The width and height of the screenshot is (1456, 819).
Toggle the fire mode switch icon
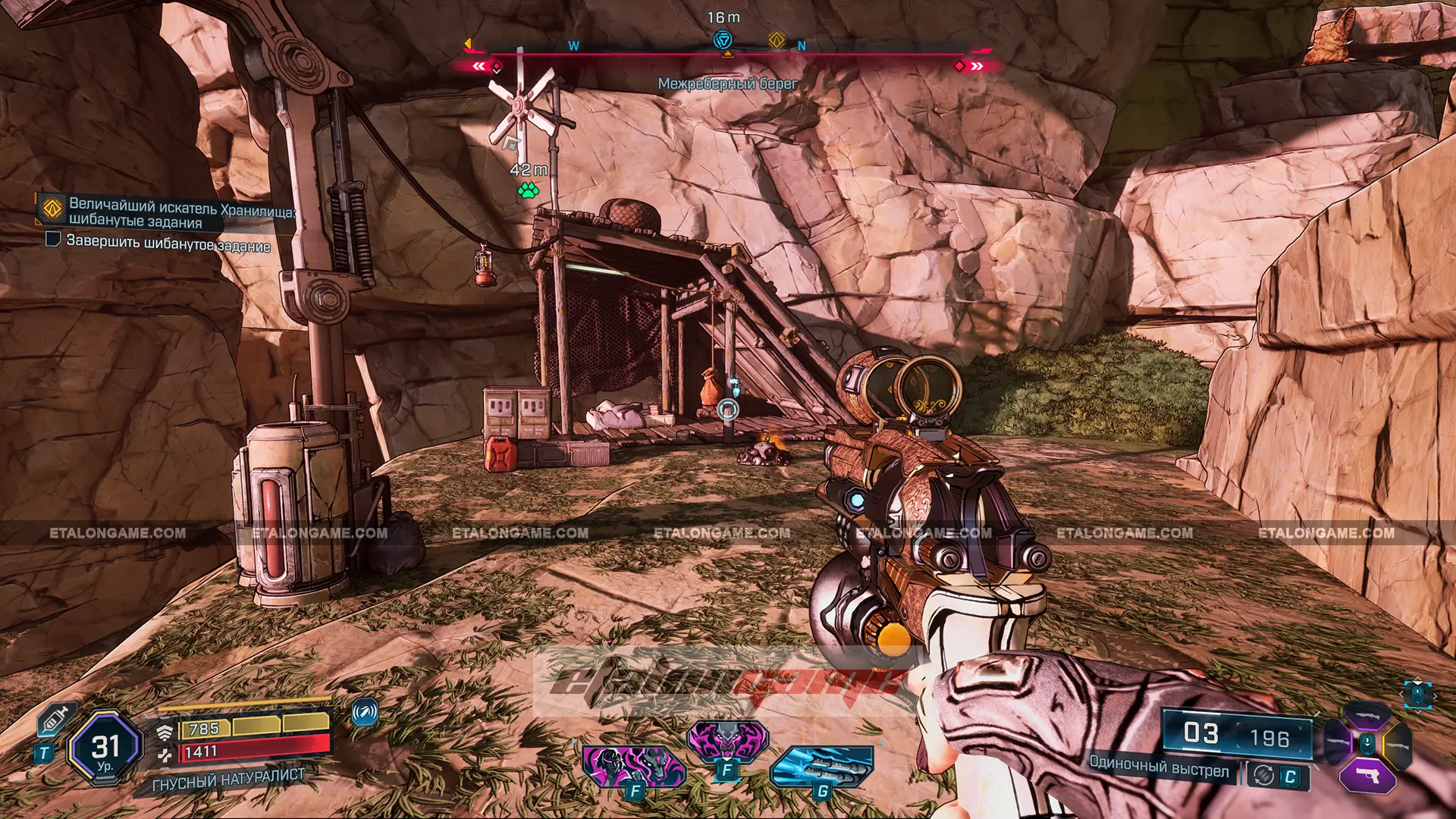click(x=1263, y=775)
